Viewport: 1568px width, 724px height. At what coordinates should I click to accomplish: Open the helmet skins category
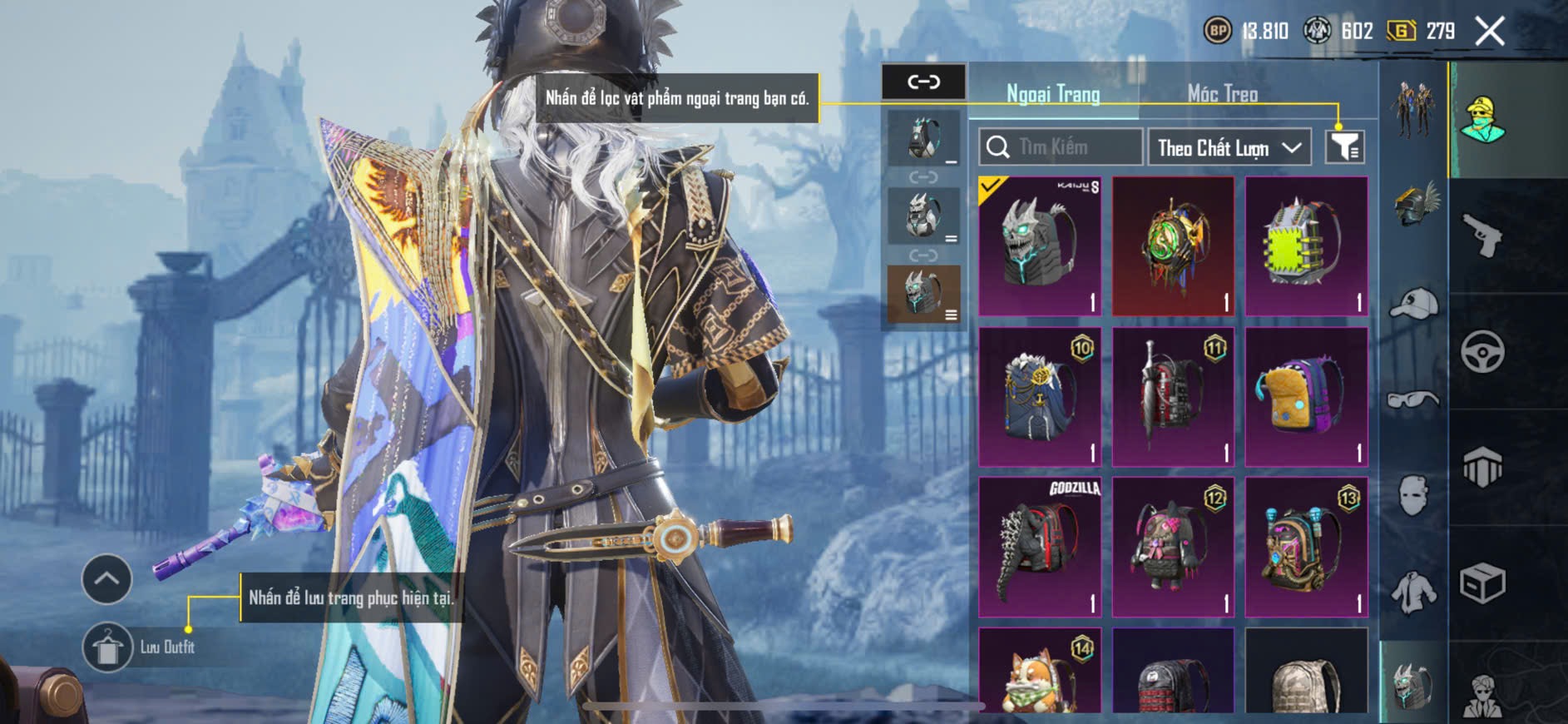[x=1414, y=204]
